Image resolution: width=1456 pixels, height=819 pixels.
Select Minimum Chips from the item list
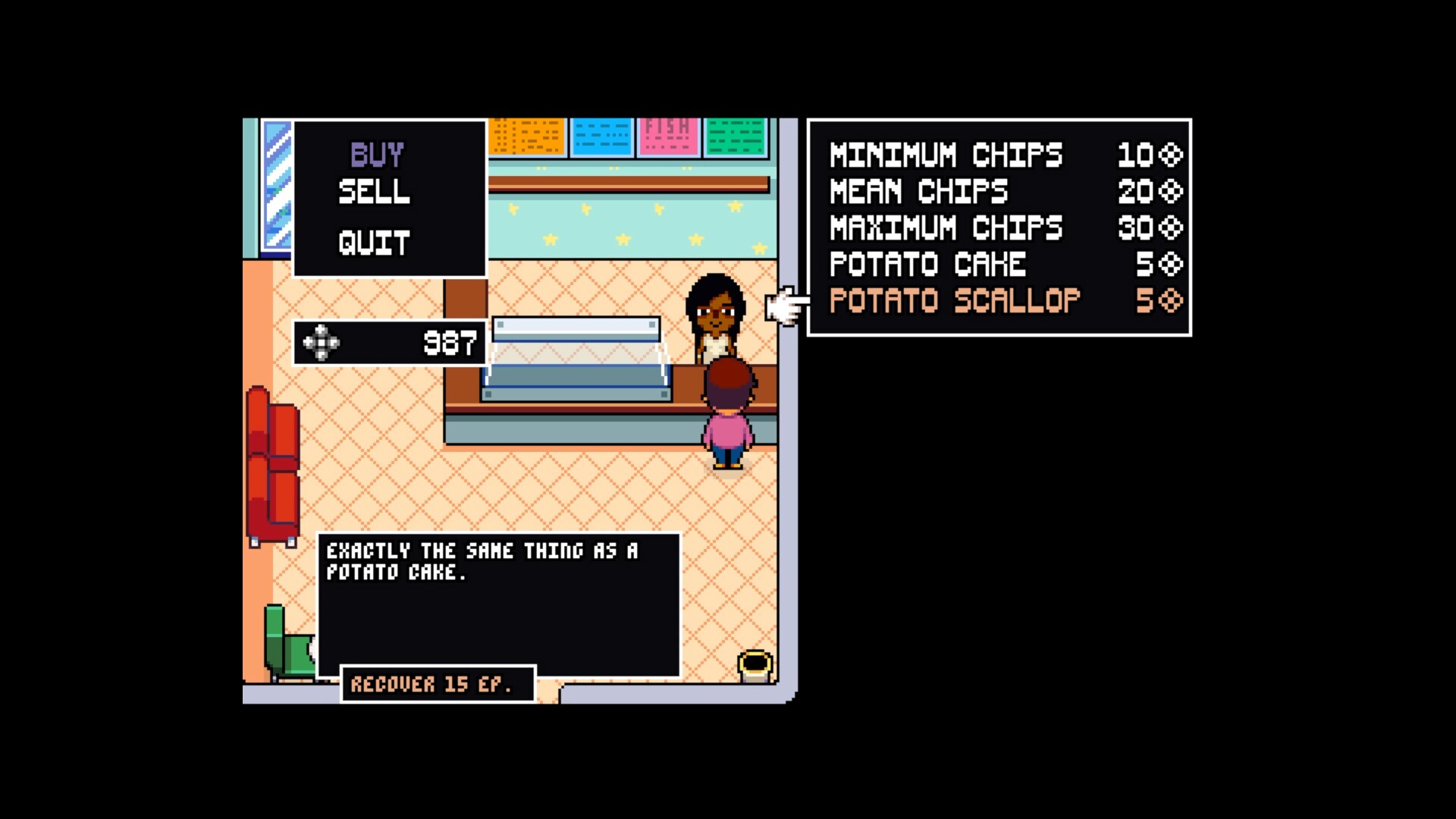click(945, 155)
